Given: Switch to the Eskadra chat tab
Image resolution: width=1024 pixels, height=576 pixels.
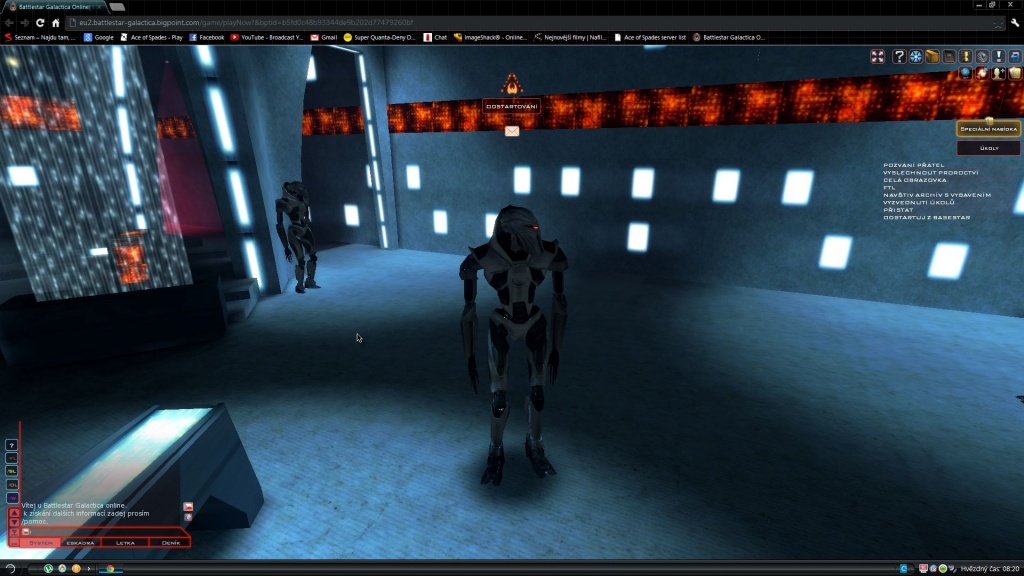Looking at the screenshot, I should click(x=80, y=542).
